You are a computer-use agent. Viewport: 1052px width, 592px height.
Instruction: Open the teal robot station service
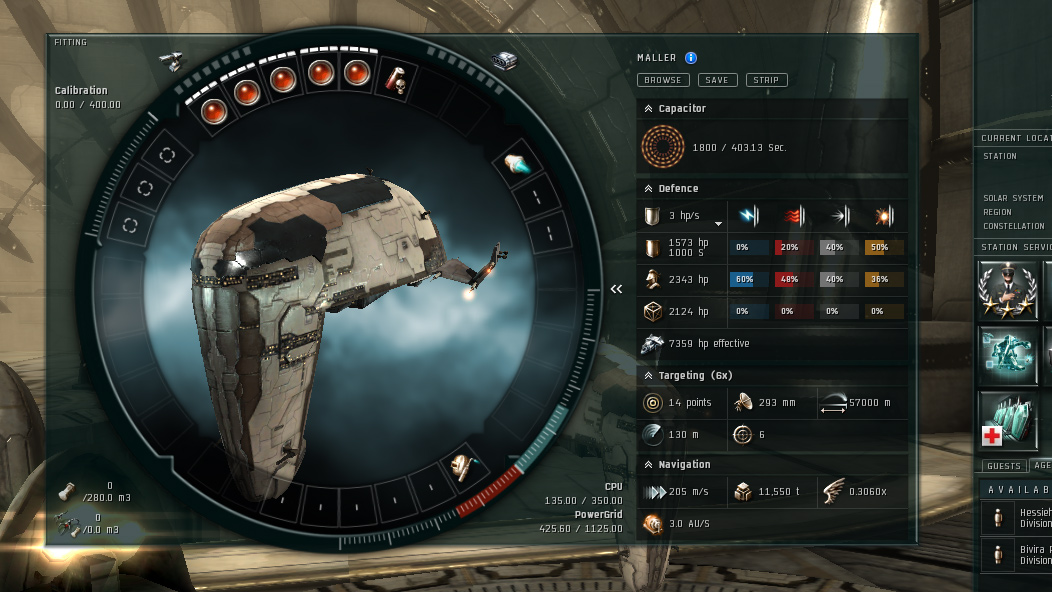[x=1005, y=356]
